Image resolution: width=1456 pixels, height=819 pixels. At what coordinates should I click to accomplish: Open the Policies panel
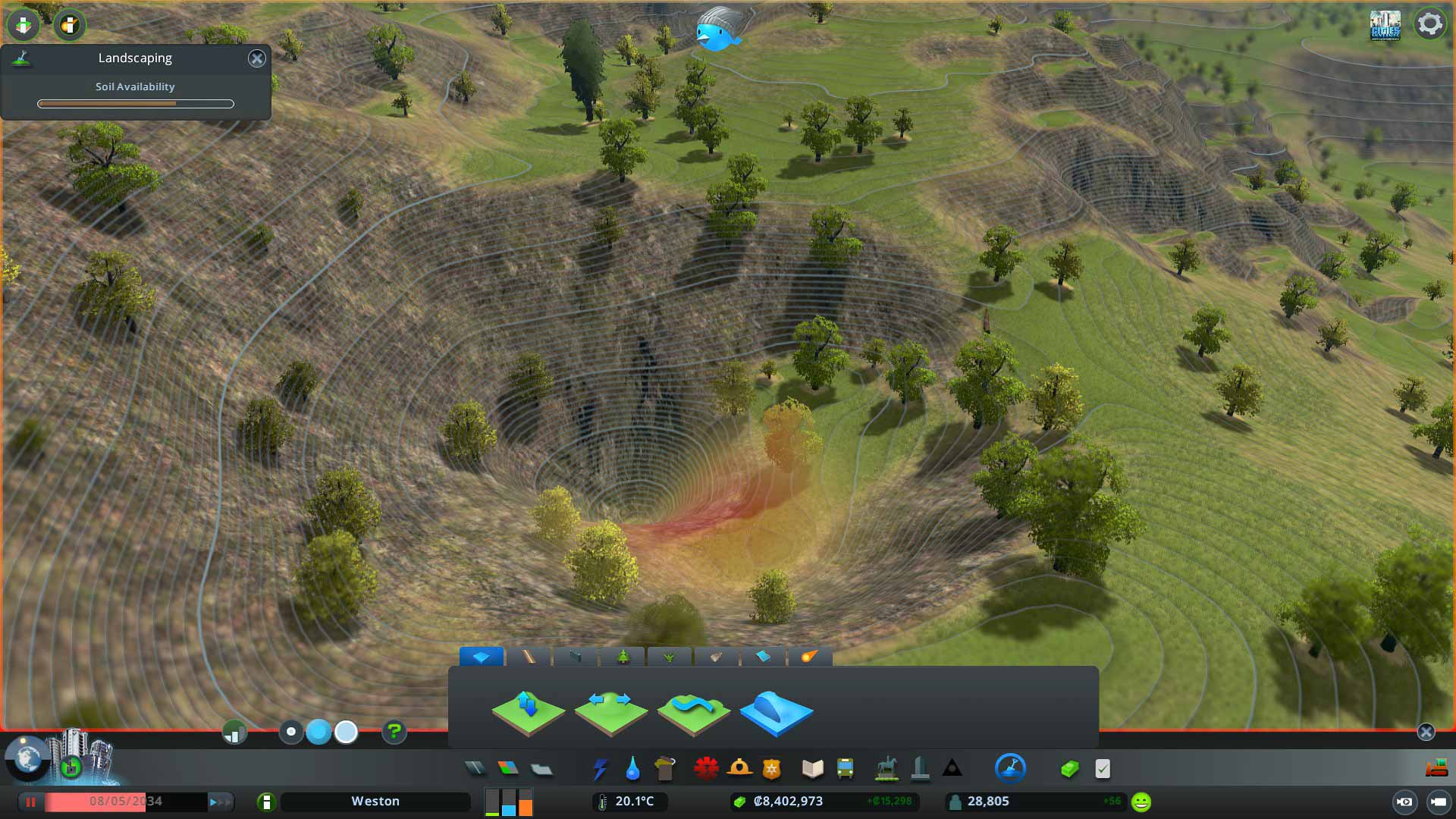[1101, 768]
